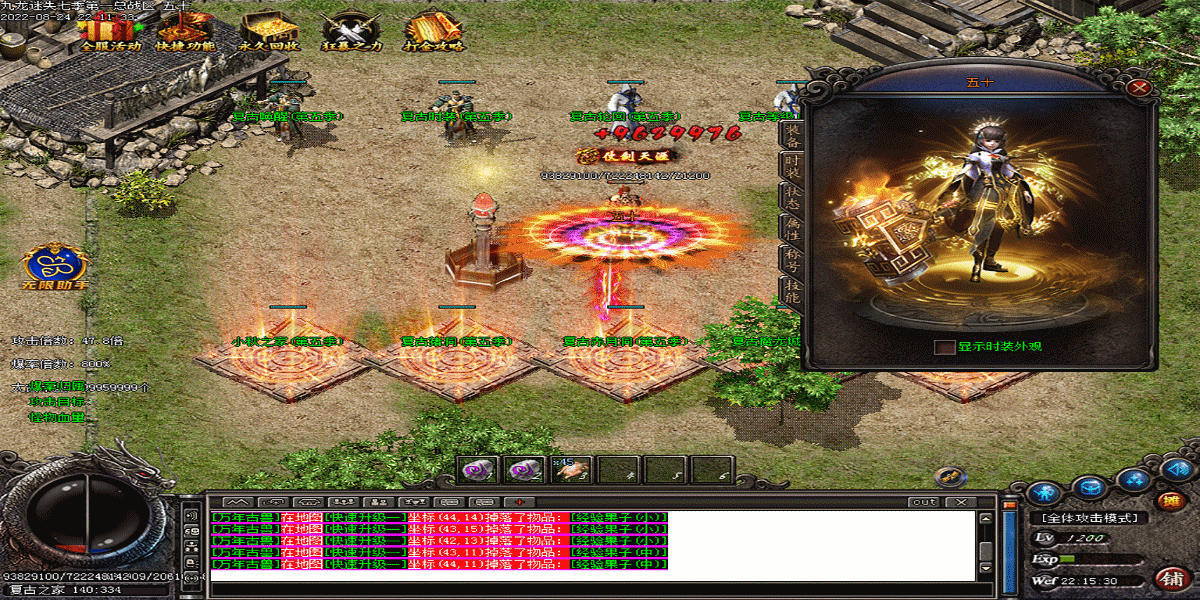Toggle the 显示时装外观 checkbox
This screenshot has height=600, width=1200.
[x=944, y=347]
